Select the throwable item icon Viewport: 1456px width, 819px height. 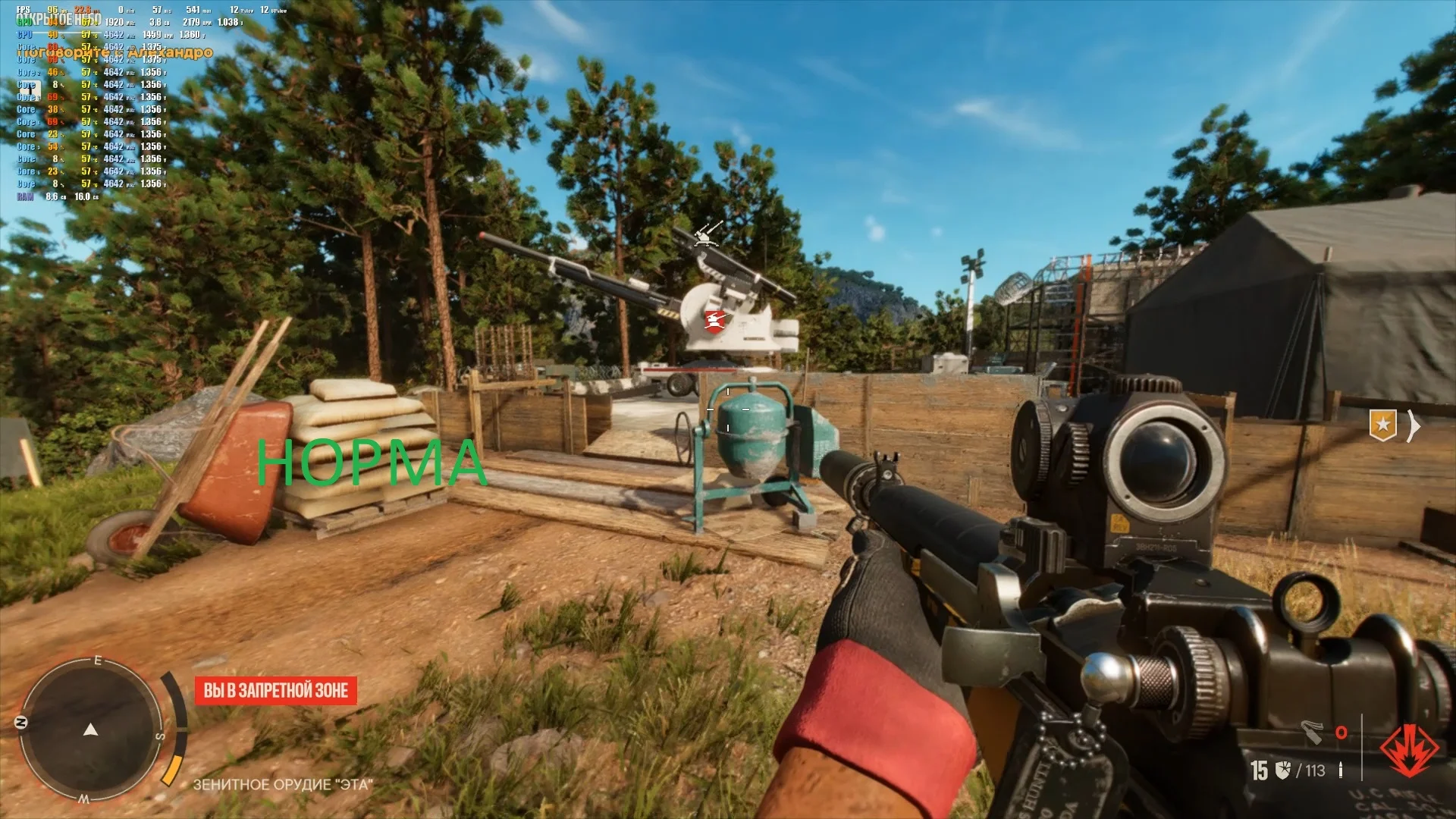[x=1313, y=732]
